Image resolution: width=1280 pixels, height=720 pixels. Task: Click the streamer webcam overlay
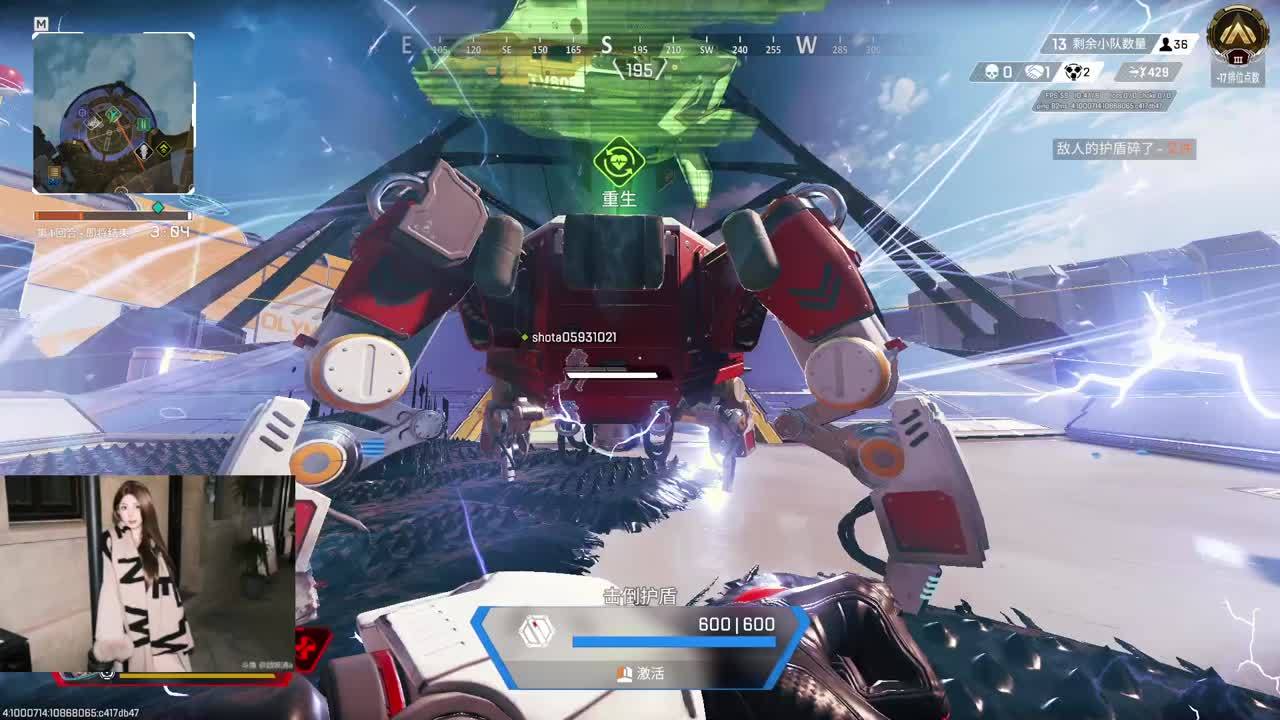click(x=148, y=573)
